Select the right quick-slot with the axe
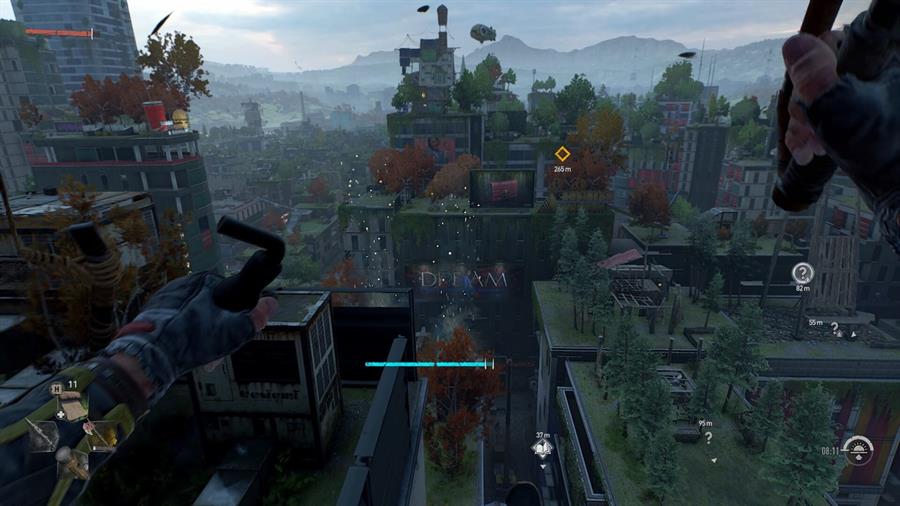The width and height of the screenshot is (900, 506). (x=100, y=432)
